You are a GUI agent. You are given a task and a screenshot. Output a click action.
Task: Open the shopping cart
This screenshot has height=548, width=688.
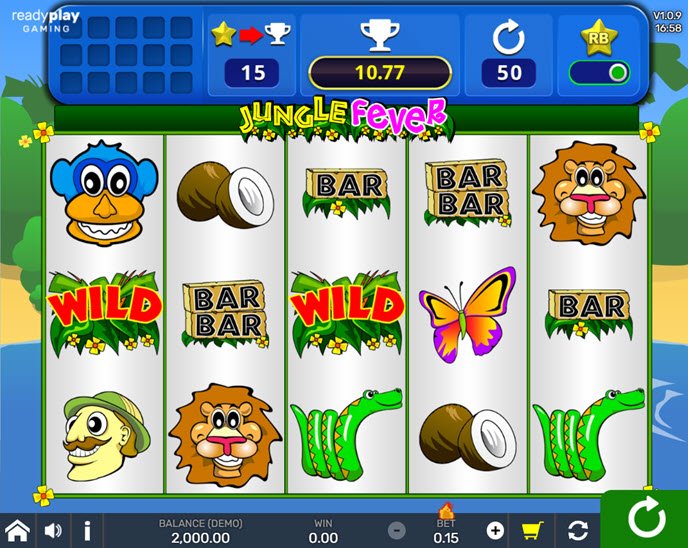tap(533, 530)
